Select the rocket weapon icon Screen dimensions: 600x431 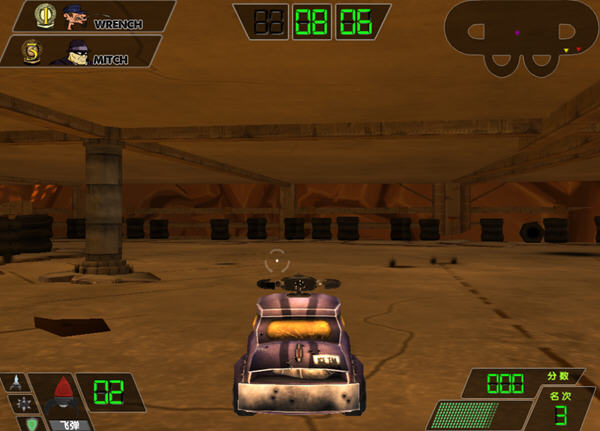tap(17, 381)
